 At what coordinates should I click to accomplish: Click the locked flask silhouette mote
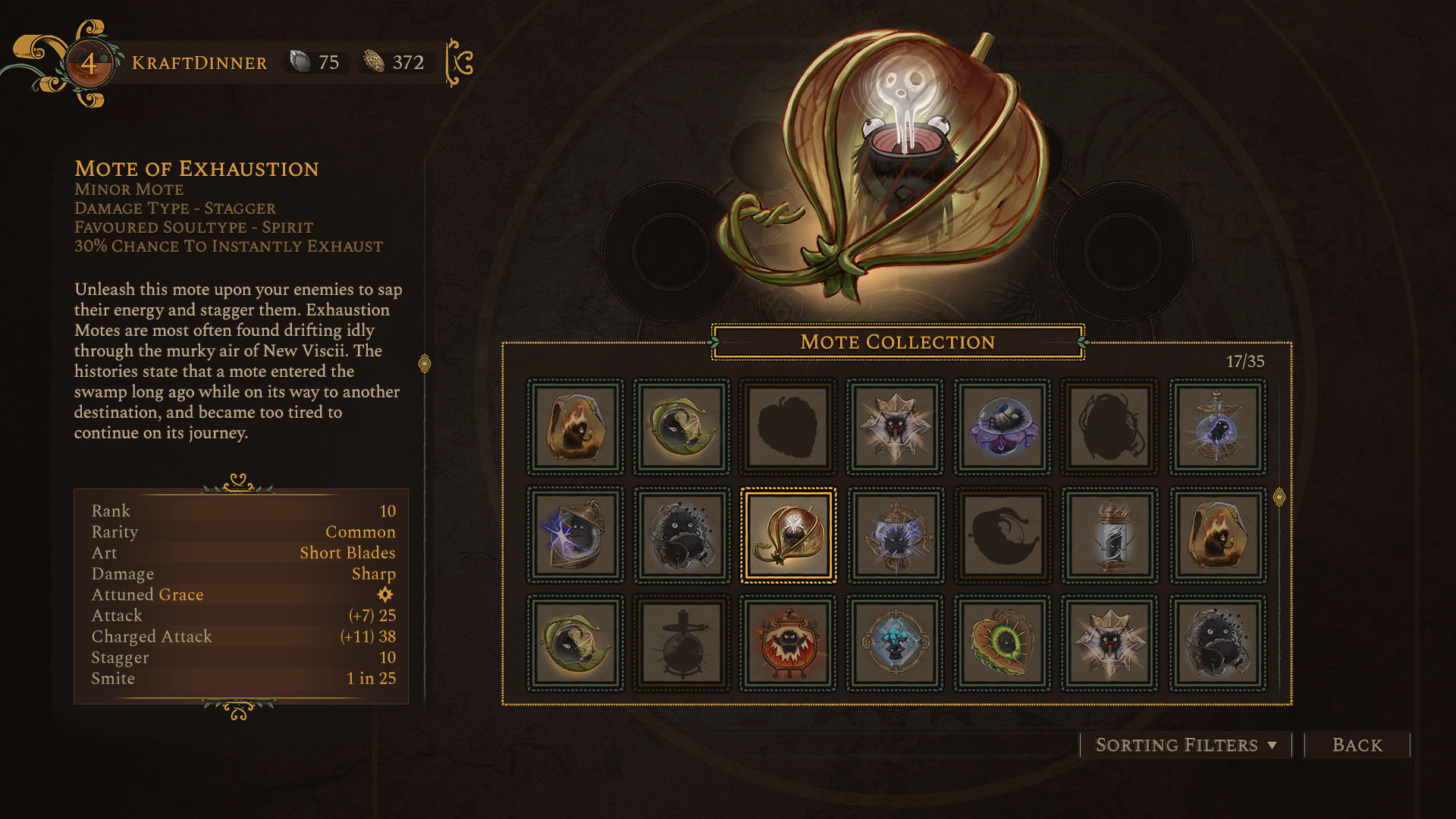point(682,643)
